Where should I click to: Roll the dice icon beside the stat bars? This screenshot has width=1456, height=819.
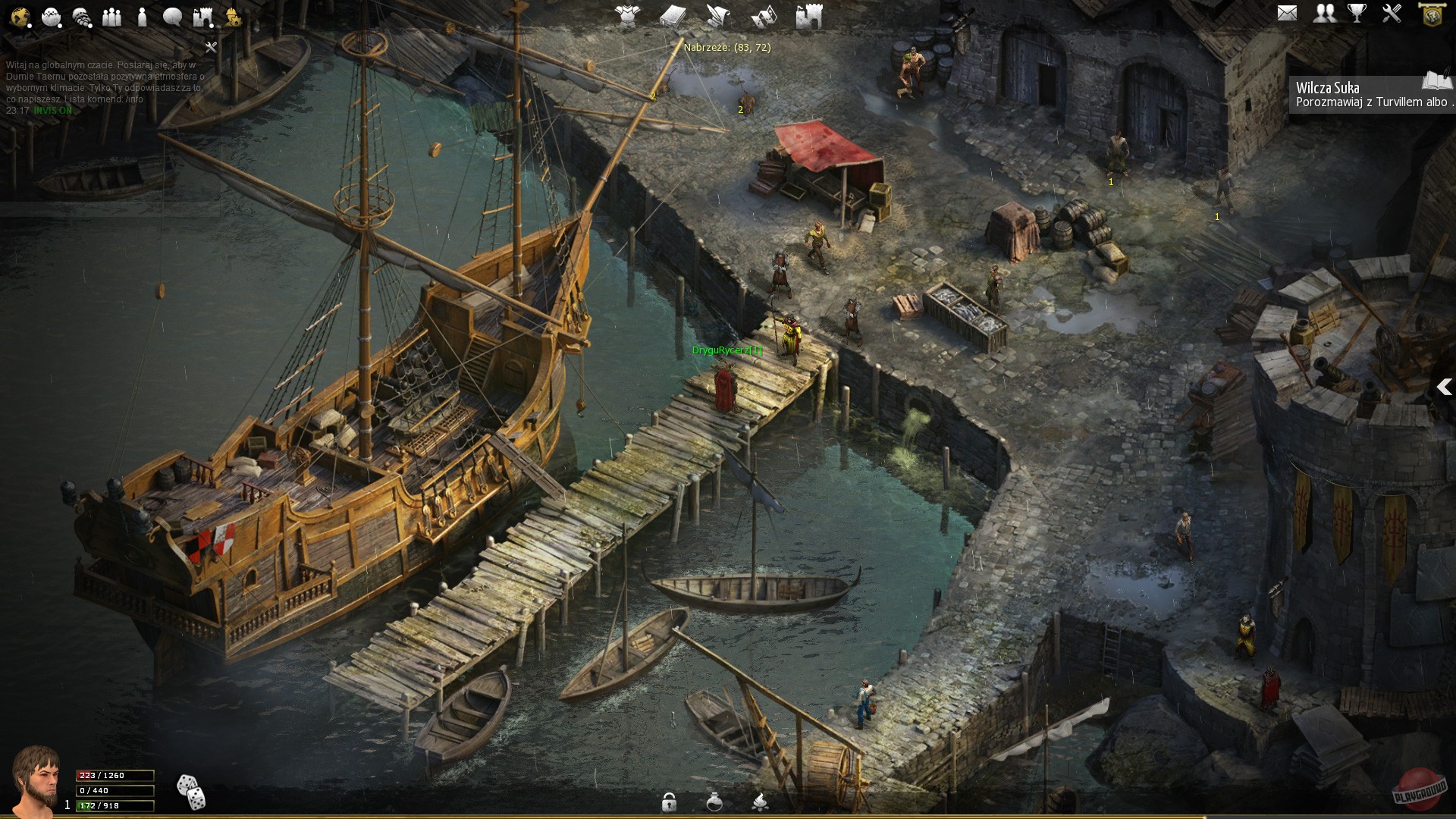tap(190, 792)
